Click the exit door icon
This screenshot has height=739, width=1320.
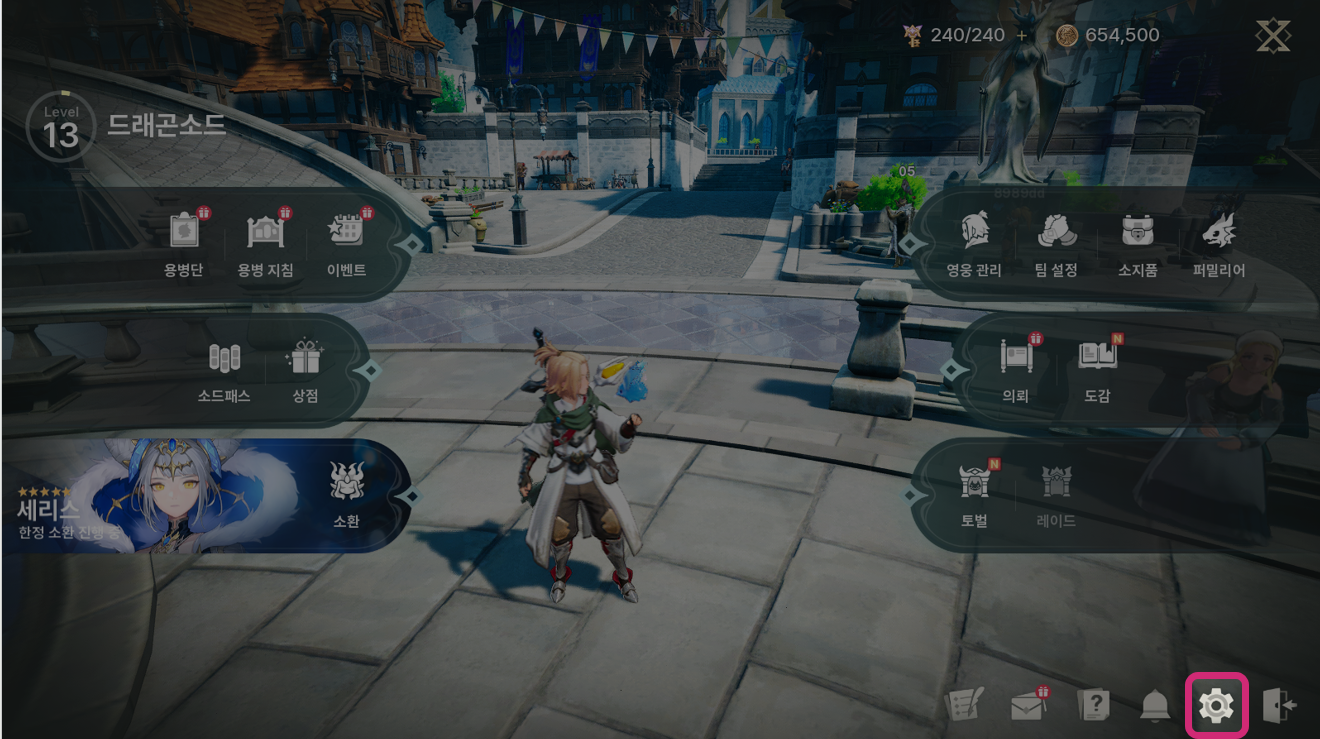1279,706
